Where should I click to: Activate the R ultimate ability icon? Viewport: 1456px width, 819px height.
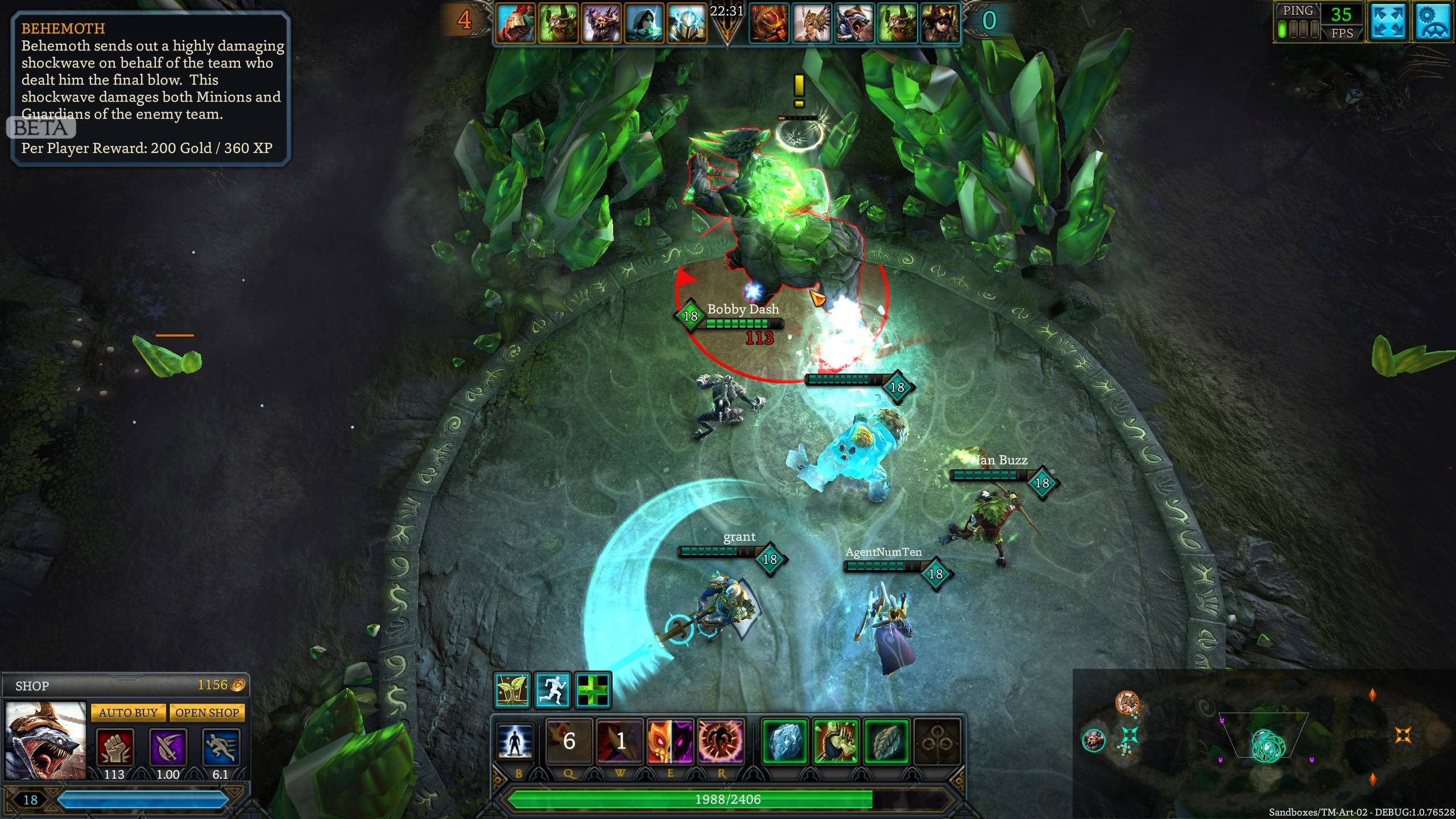(721, 742)
